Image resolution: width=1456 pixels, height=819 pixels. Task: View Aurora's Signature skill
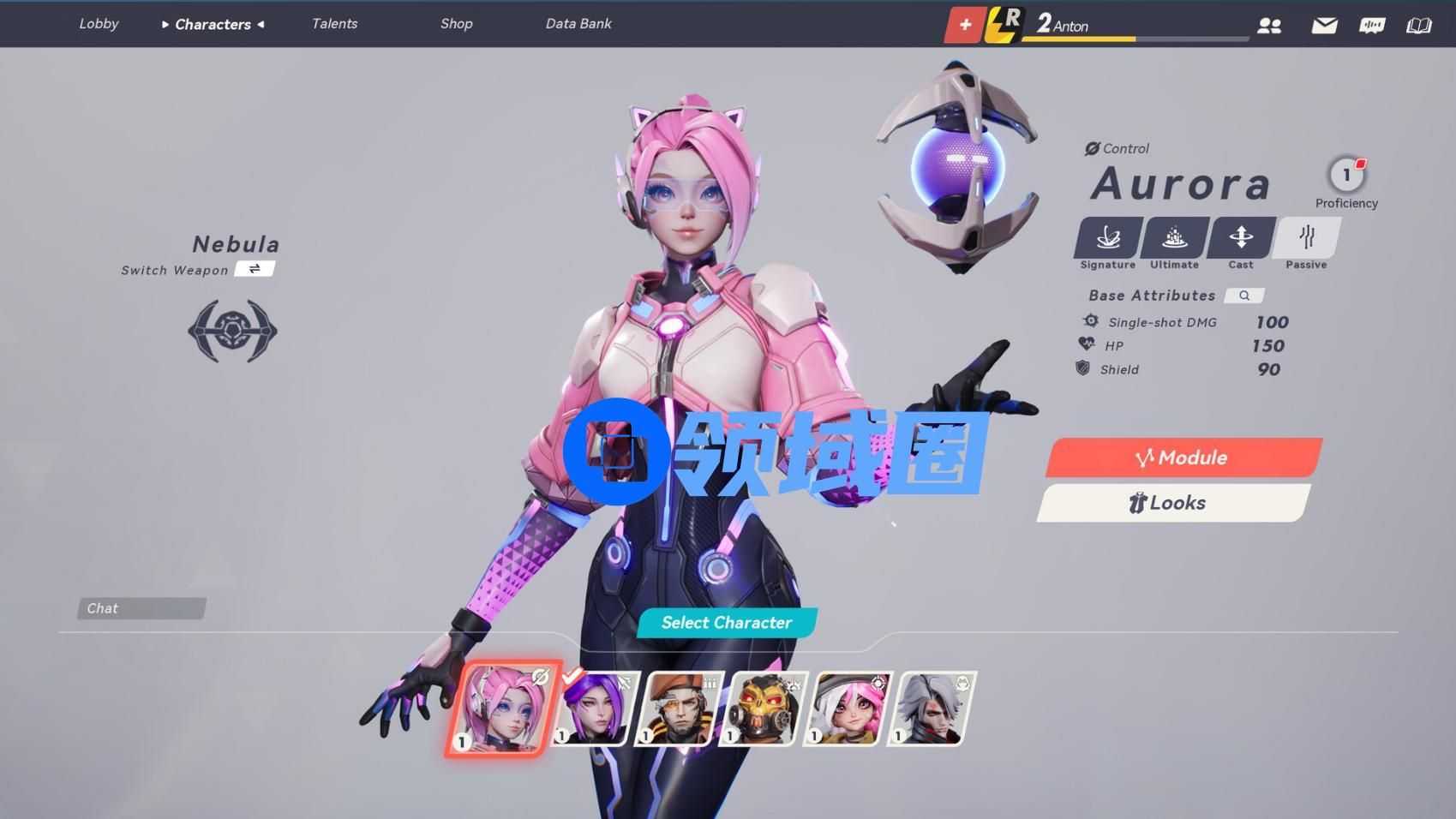[x=1108, y=238]
